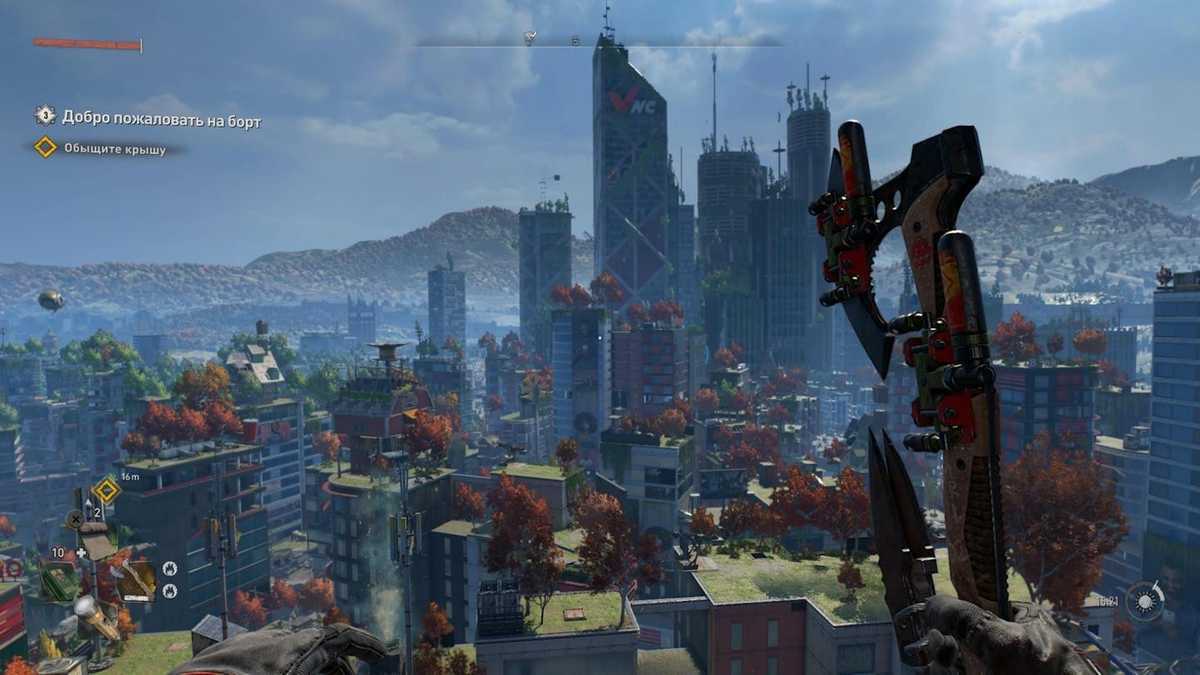
Task: Select the "Добро пожаловать на борт" quest tracker
Action: tap(160, 120)
